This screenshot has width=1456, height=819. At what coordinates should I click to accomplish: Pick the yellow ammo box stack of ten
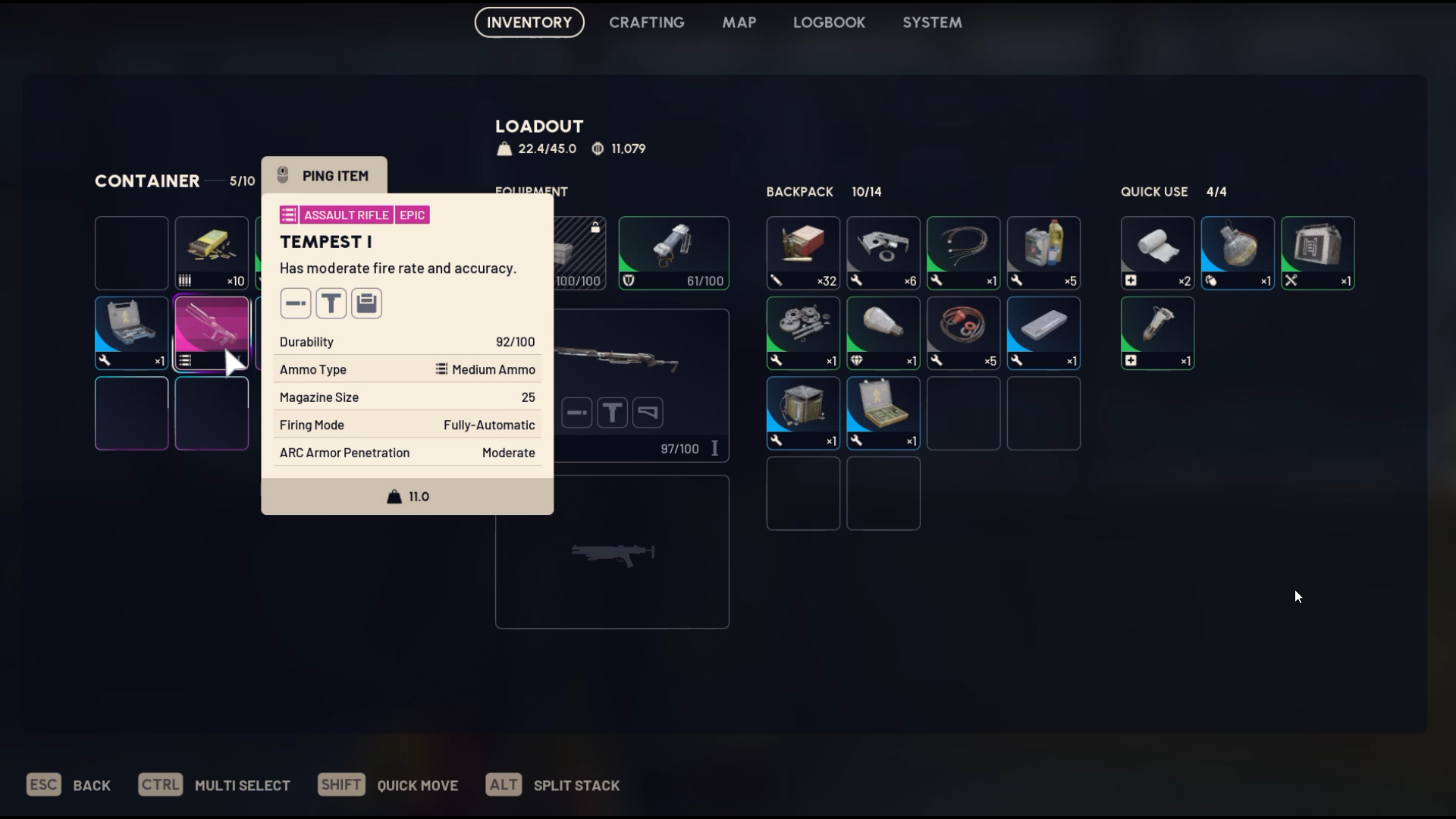[x=212, y=253]
